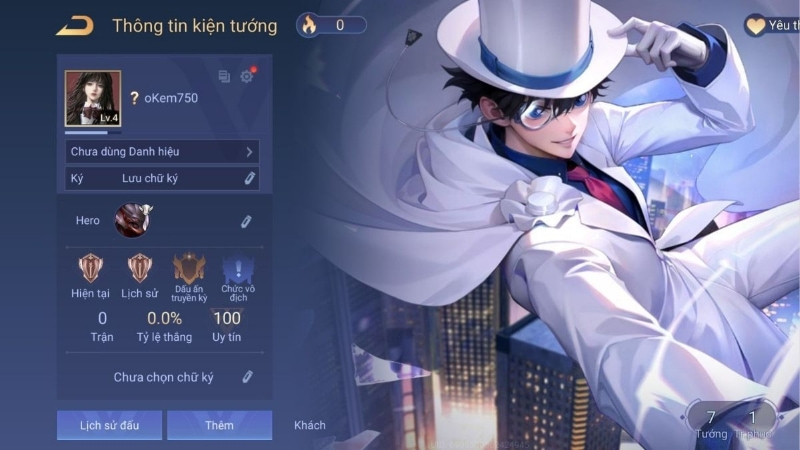Open the Tướng heroes count
The width and height of the screenshot is (800, 450).
pyautogui.click(x=711, y=422)
